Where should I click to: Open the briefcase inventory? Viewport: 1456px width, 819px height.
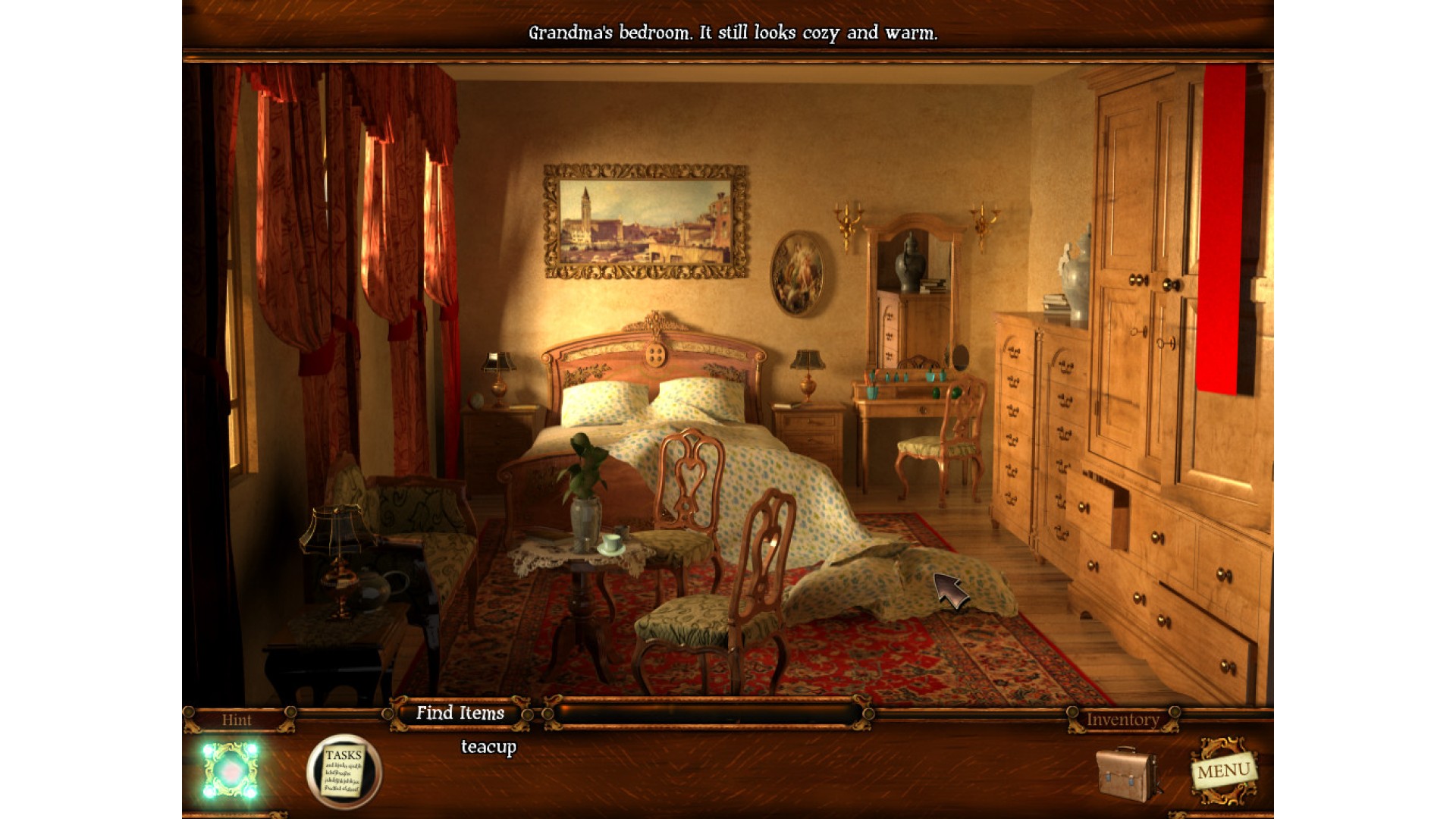(x=1128, y=773)
